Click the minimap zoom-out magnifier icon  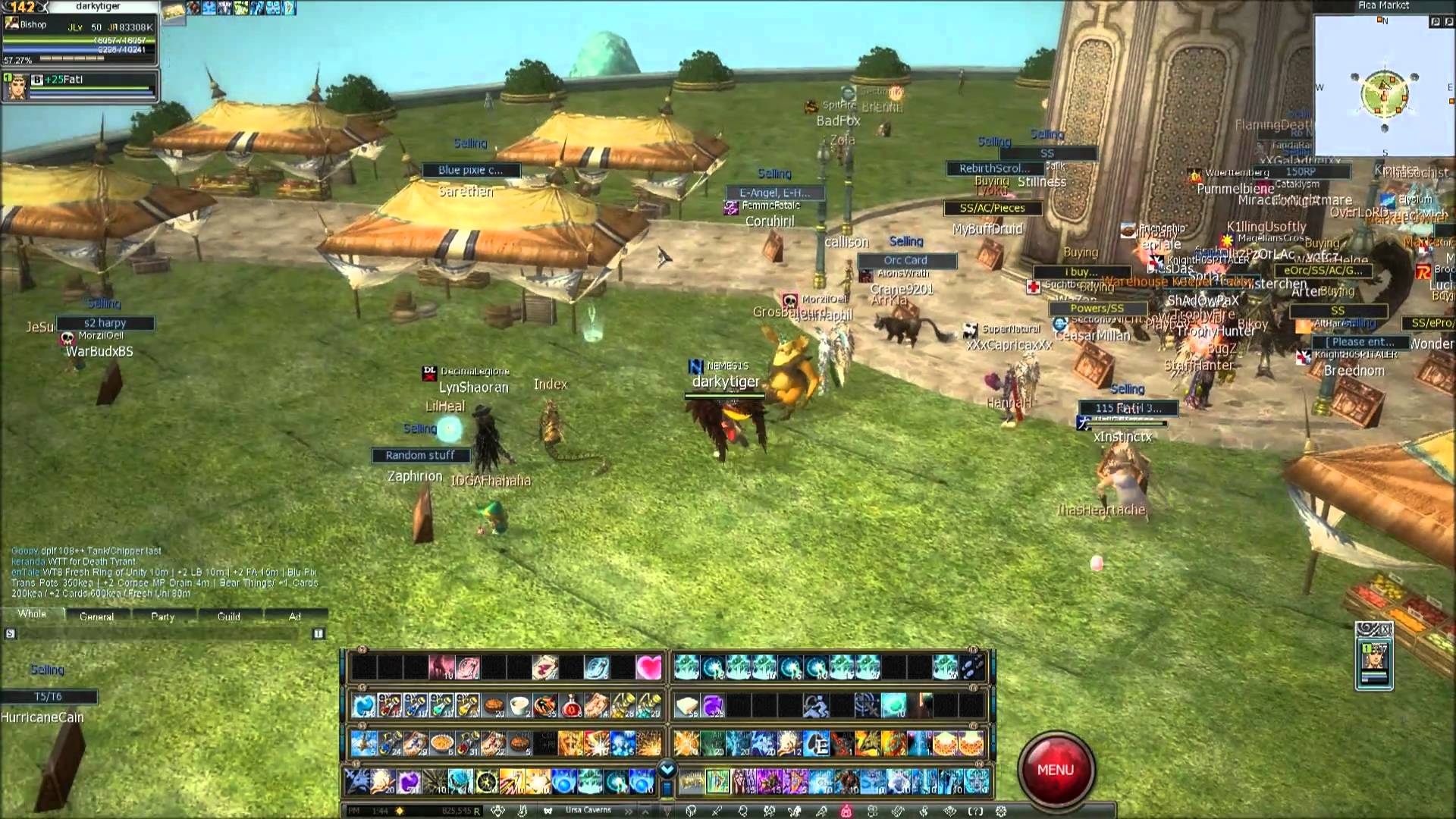pyautogui.click(x=1448, y=21)
